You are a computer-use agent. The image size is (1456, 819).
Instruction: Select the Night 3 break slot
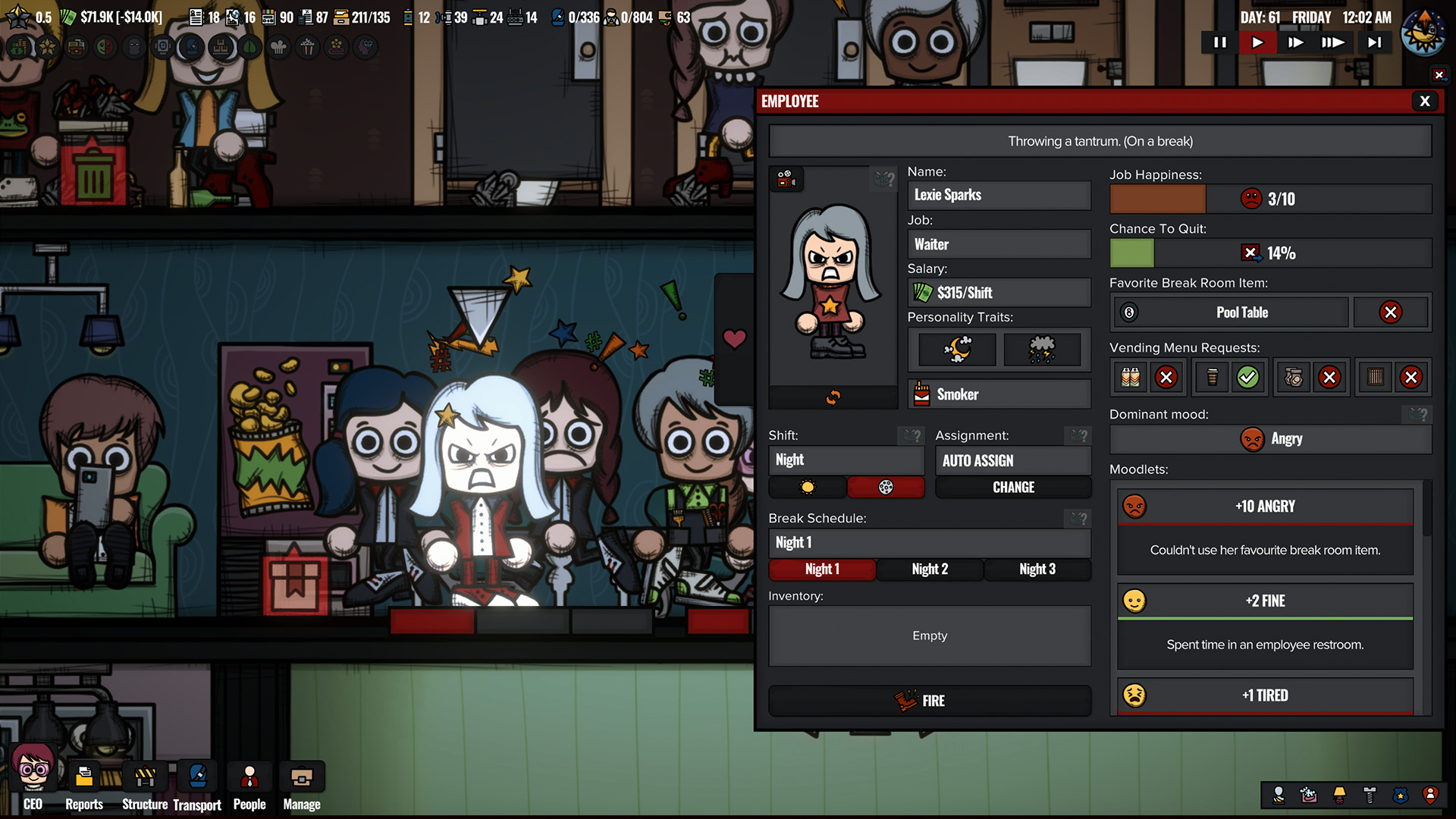pyautogui.click(x=1037, y=570)
